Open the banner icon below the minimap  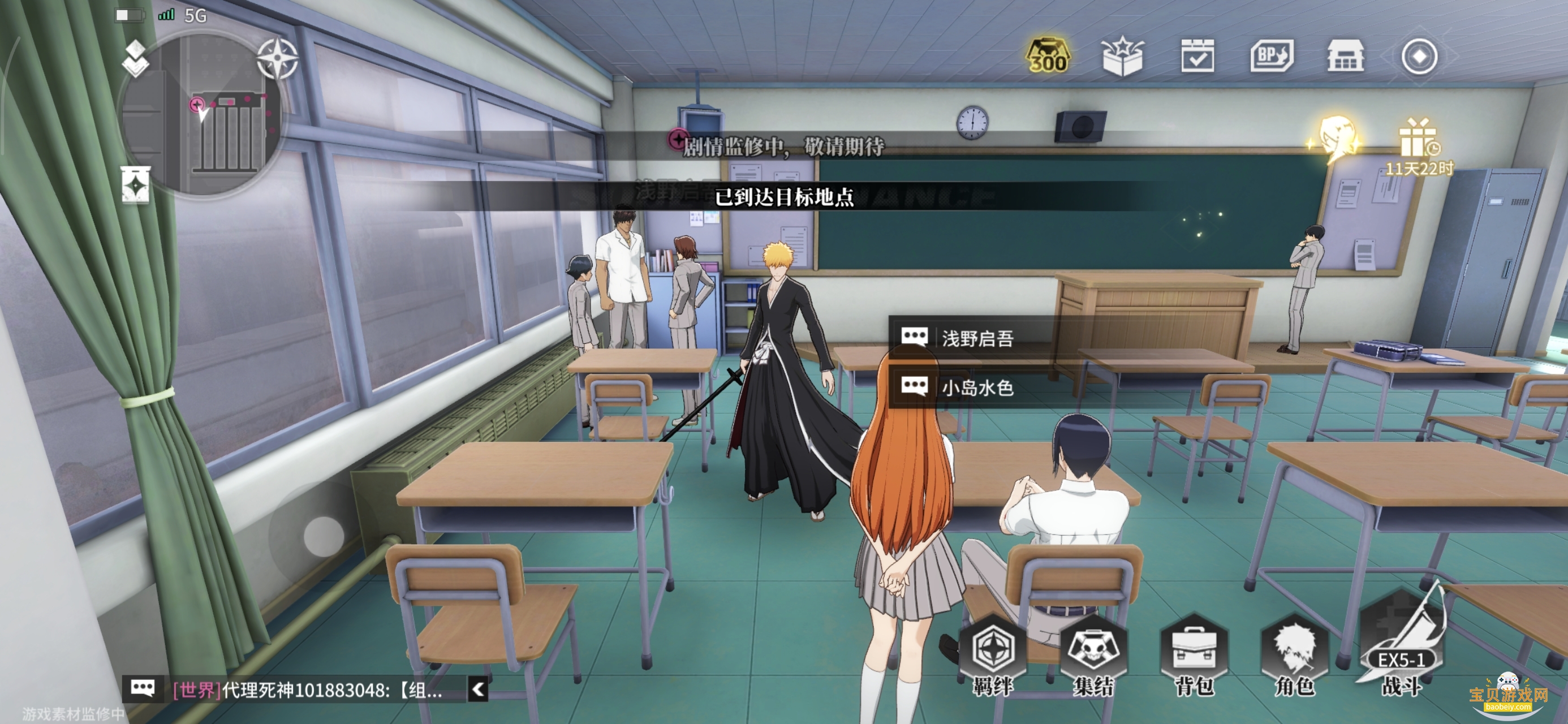point(135,184)
